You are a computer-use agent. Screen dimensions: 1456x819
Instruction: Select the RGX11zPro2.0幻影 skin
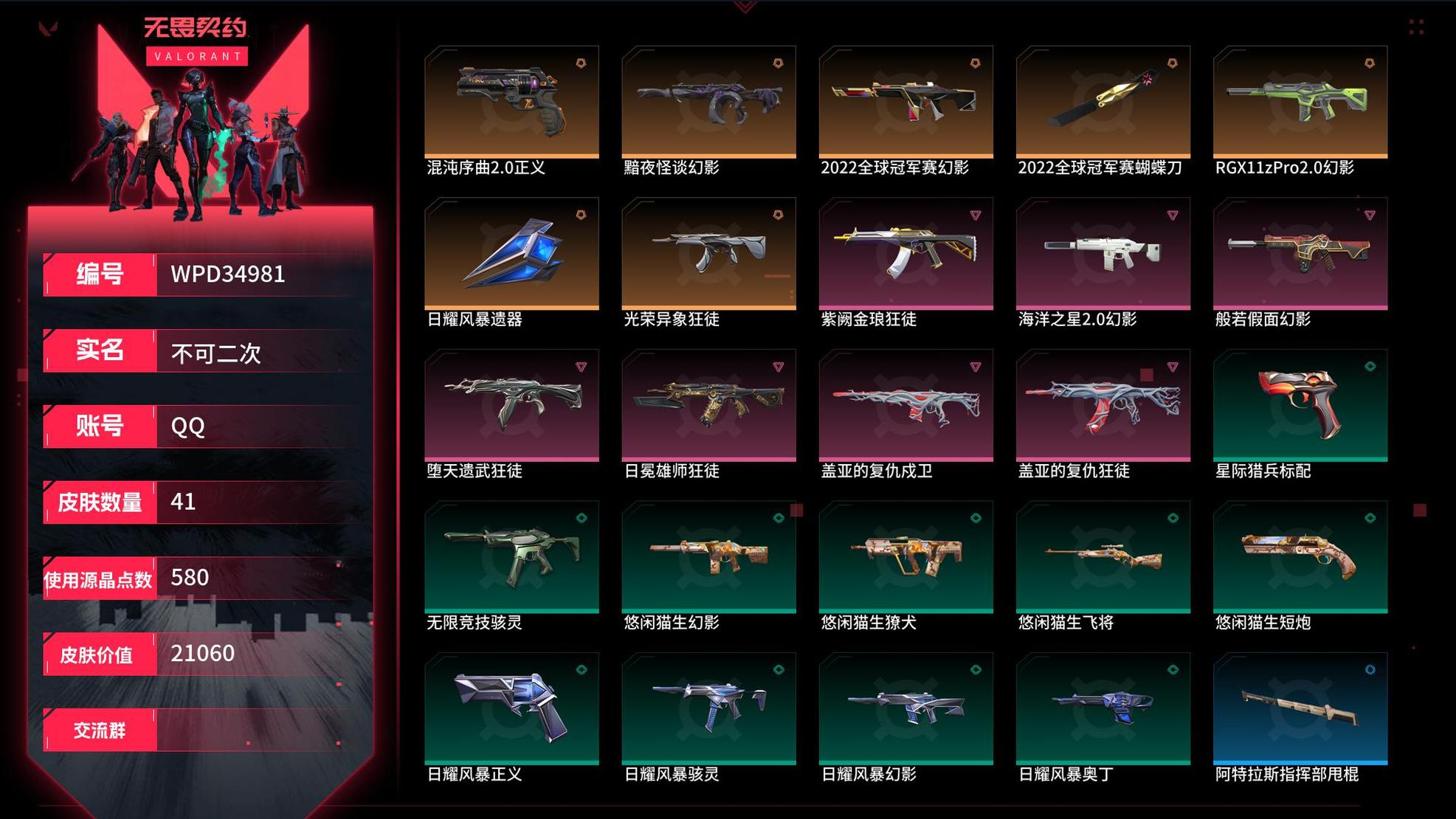1300,102
